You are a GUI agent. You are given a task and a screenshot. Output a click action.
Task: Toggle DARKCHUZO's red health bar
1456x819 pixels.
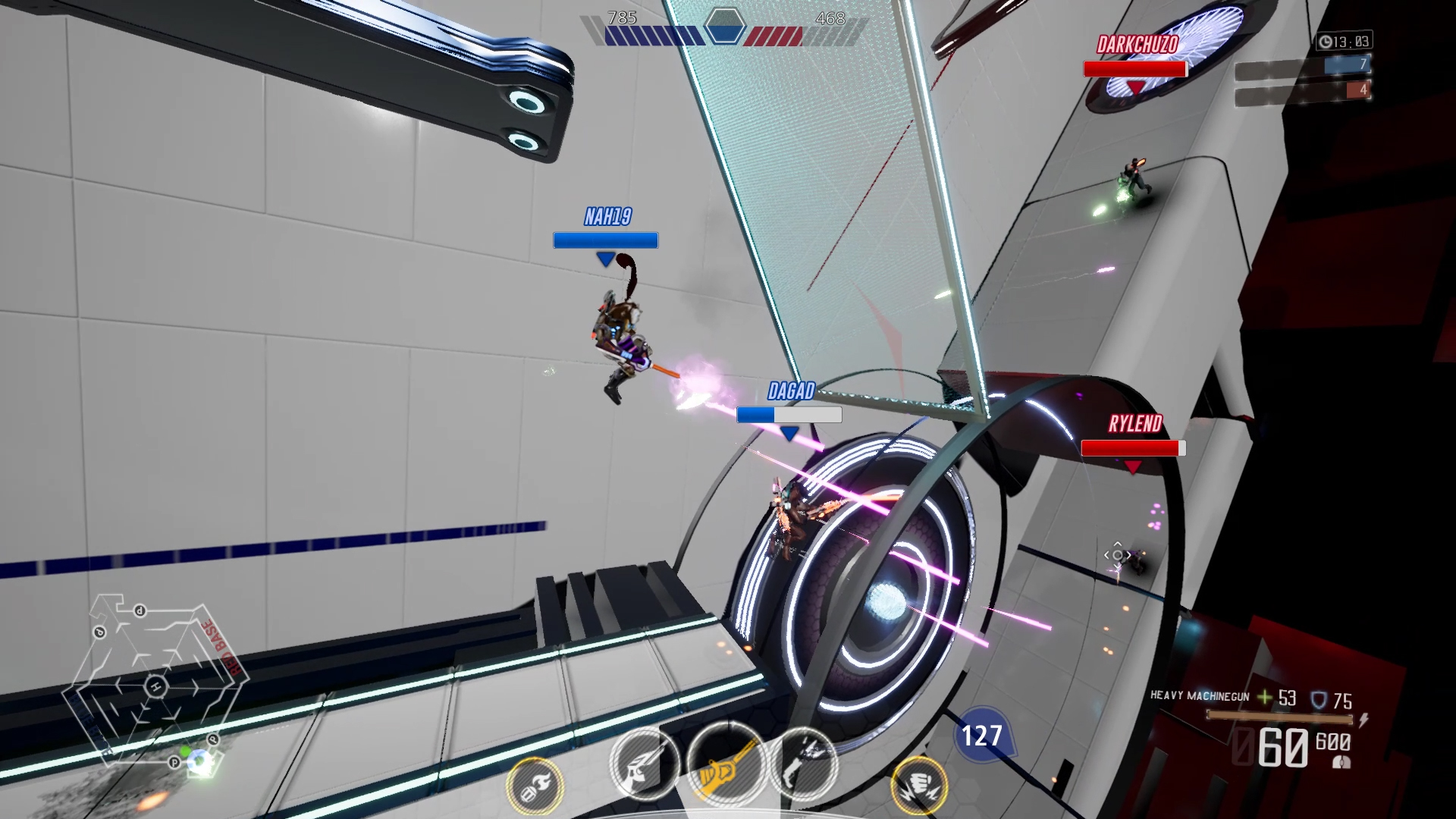tap(1134, 68)
